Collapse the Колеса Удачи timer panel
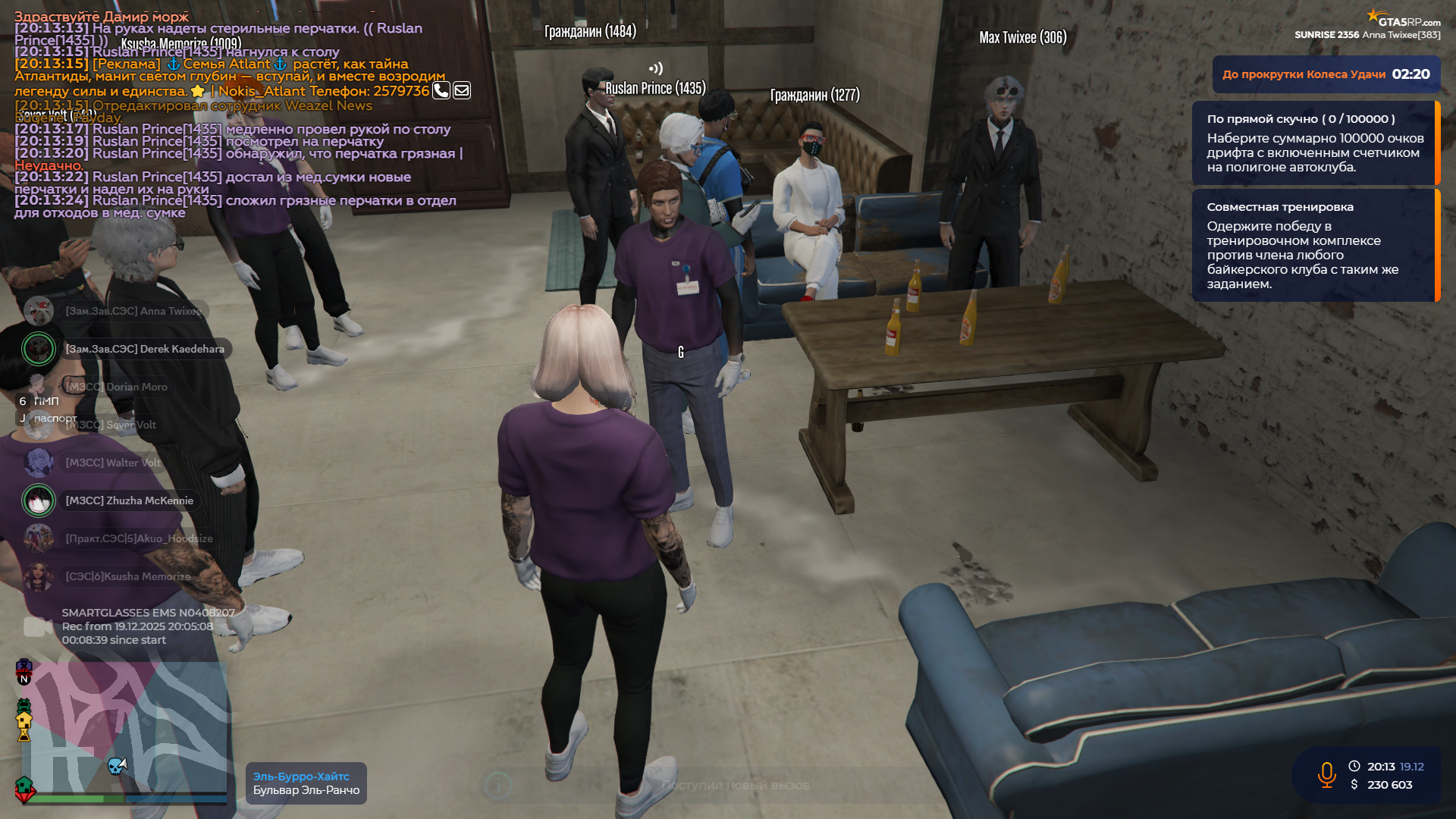 1326,75
